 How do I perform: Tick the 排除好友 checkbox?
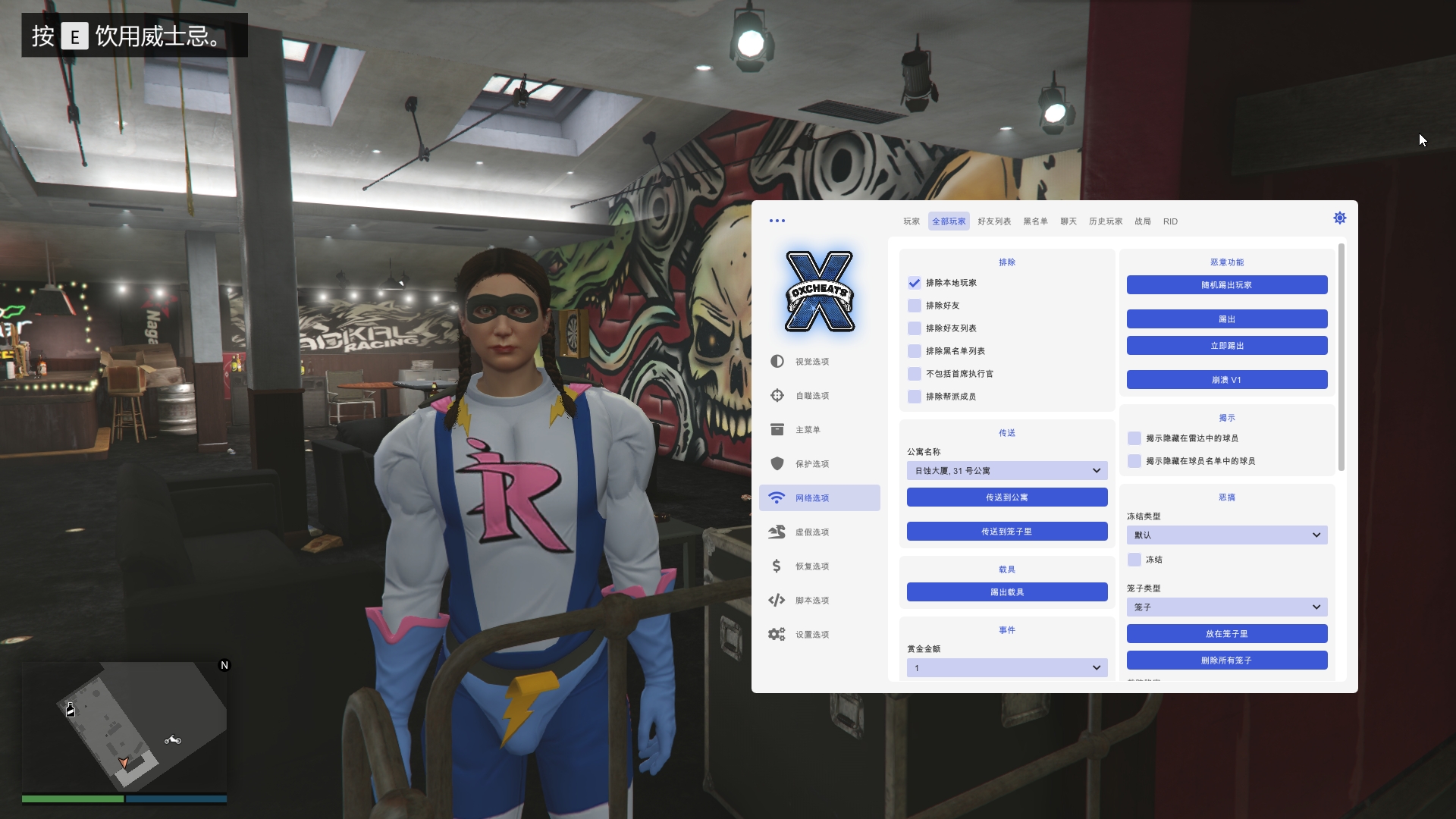(915, 306)
